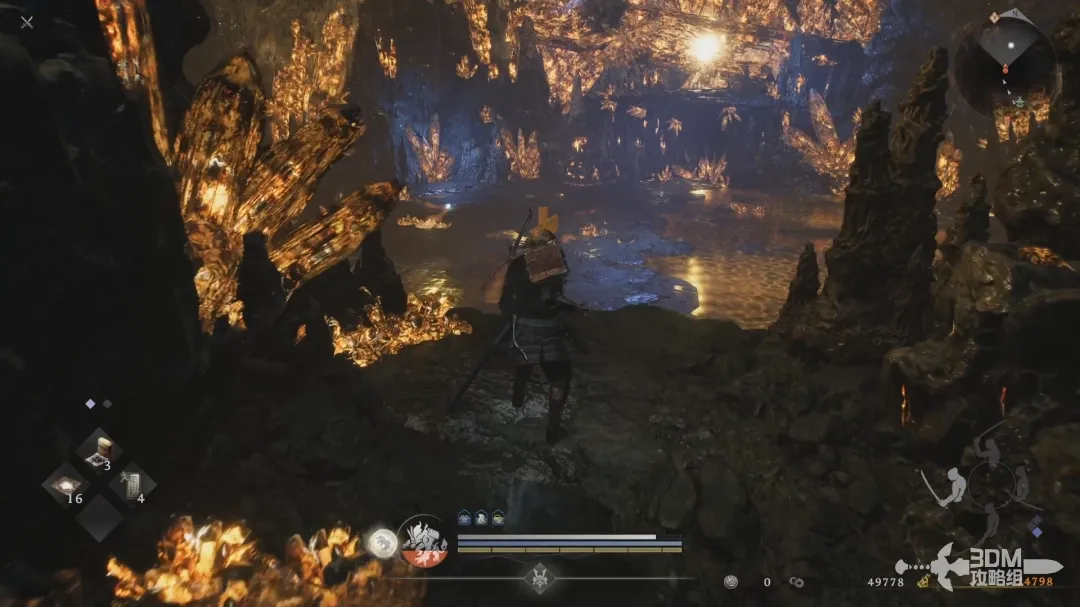Select the talisman quick item slot holding 4
This screenshot has width=1080, height=607.
tap(131, 485)
